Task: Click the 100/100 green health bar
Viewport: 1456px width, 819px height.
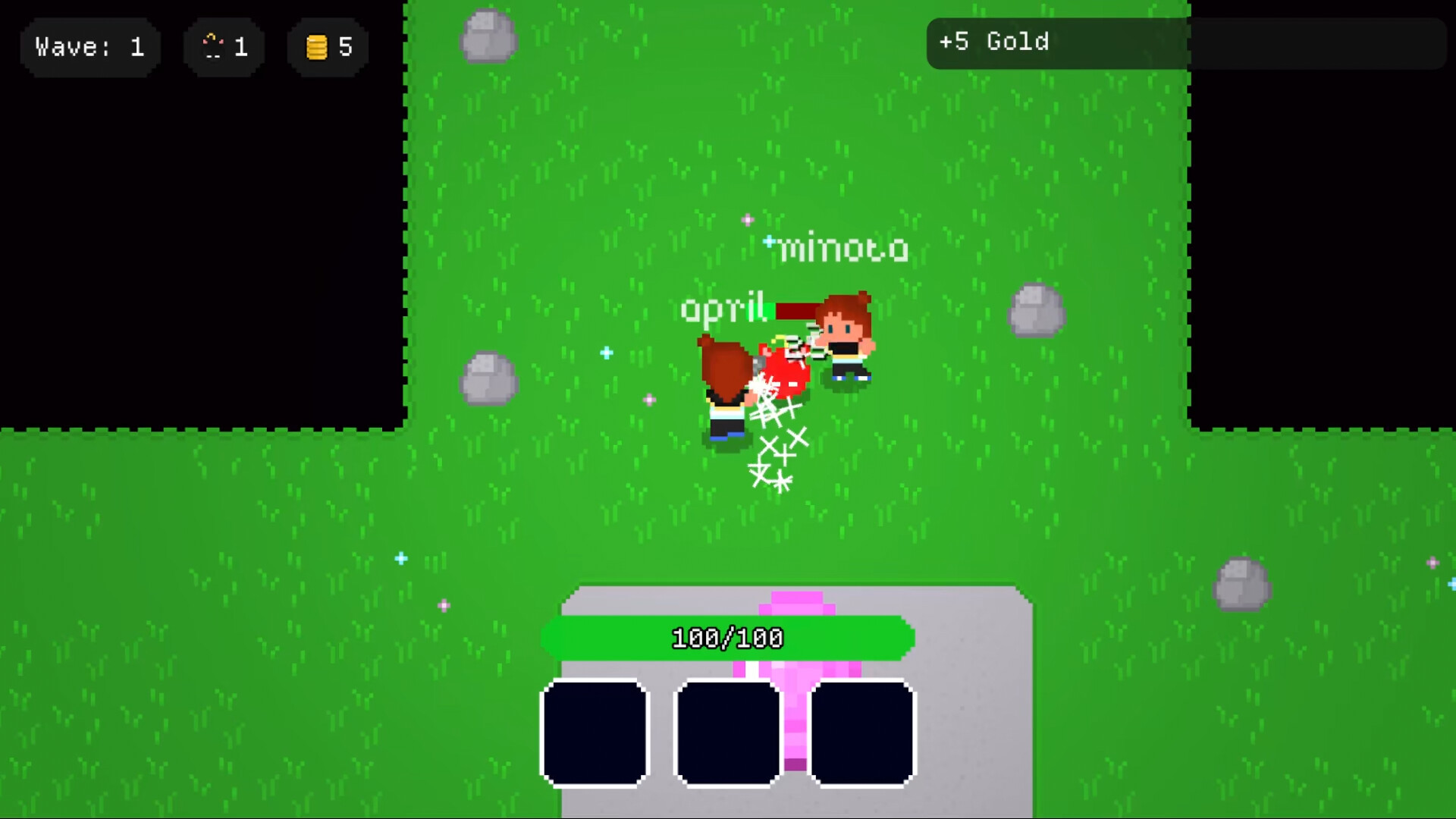Action: pyautogui.click(x=726, y=637)
